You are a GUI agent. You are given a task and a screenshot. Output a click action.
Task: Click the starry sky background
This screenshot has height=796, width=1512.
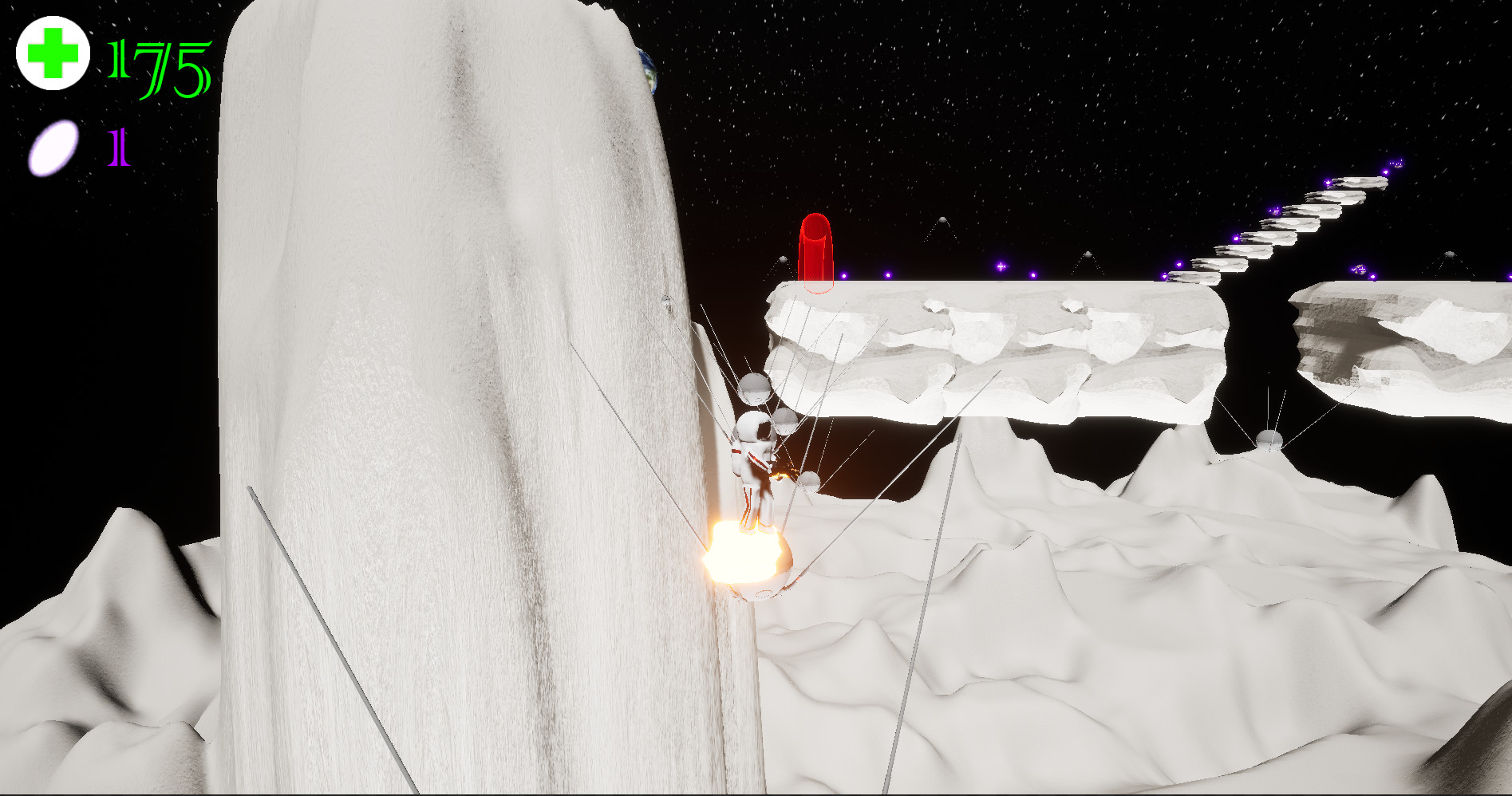[x=1117, y=80]
